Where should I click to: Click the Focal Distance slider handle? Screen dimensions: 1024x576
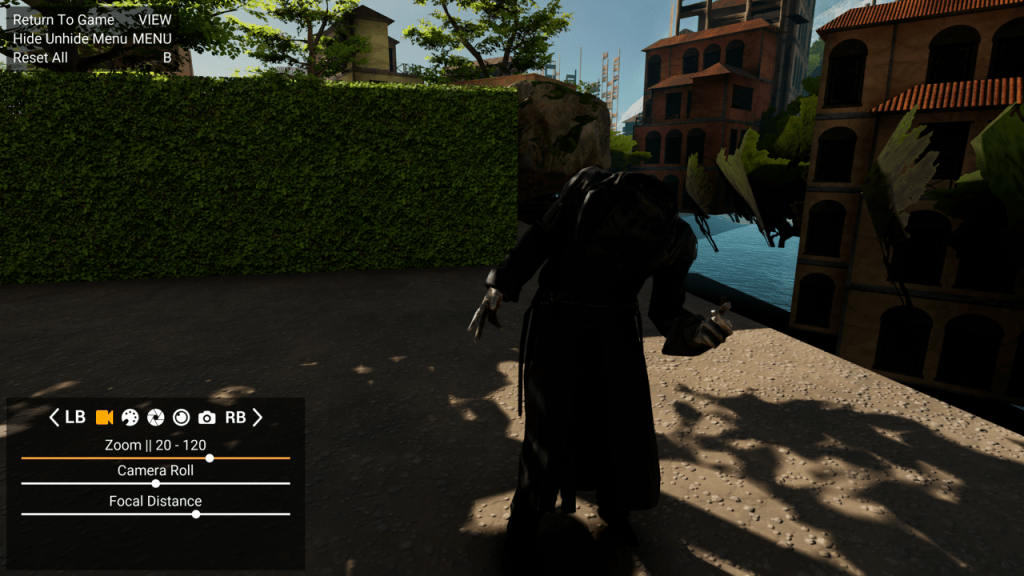coord(196,514)
